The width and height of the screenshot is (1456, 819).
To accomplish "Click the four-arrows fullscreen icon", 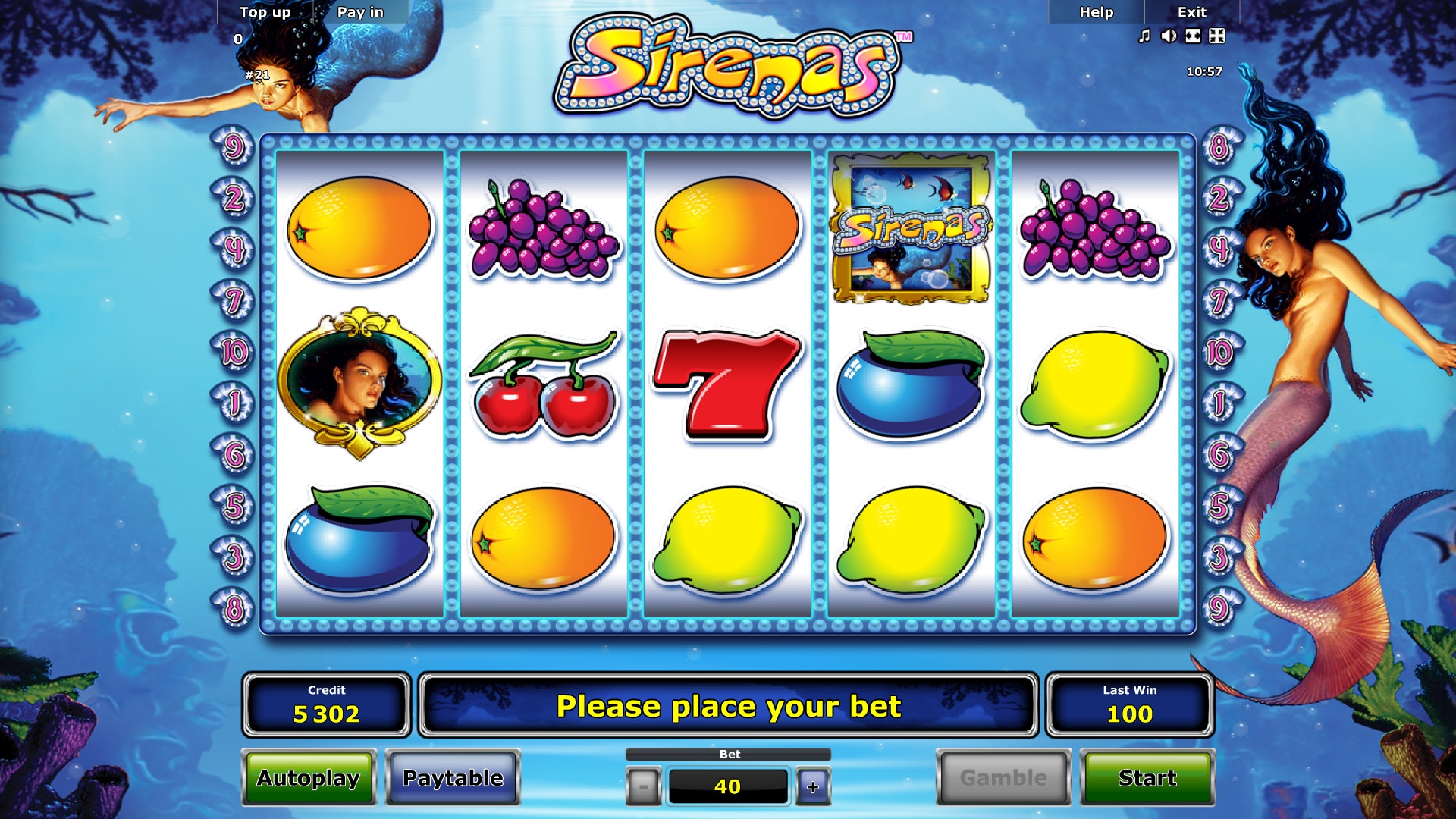I will tap(1217, 36).
